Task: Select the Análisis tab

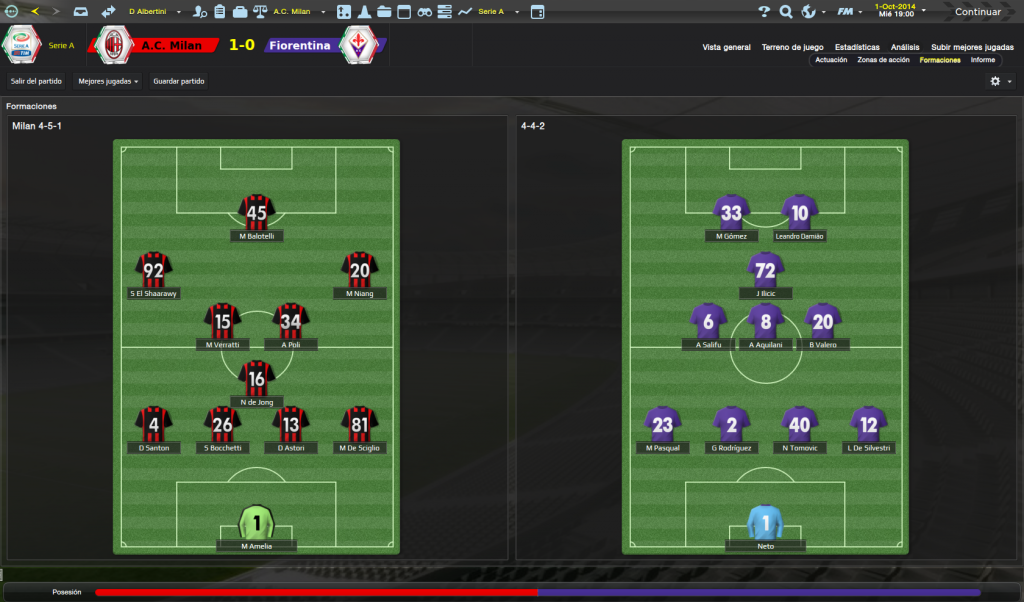Action: 905,47
